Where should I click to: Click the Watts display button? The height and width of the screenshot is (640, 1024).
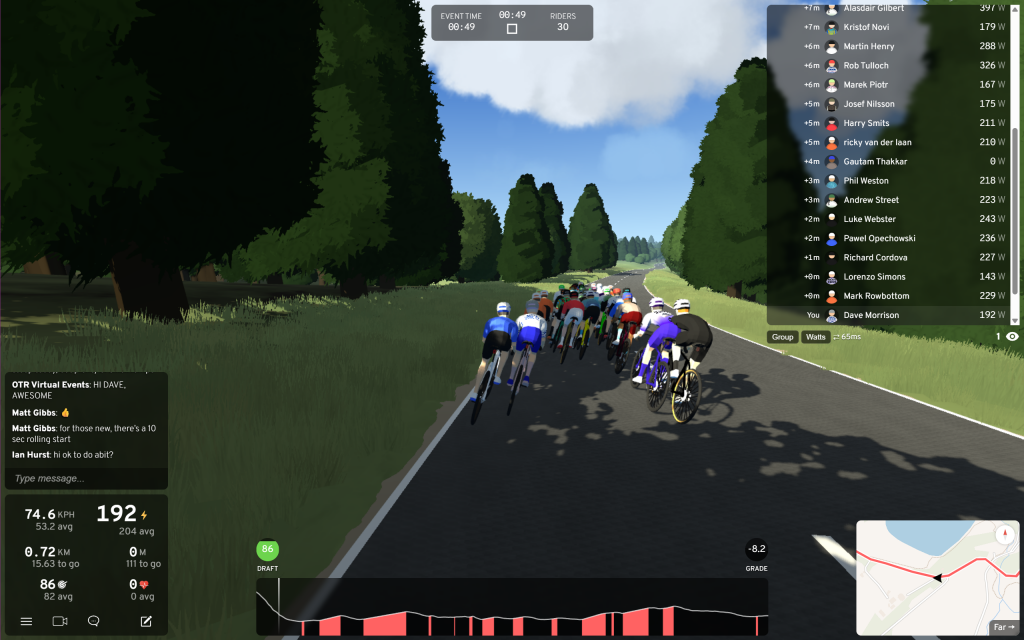[x=816, y=337]
